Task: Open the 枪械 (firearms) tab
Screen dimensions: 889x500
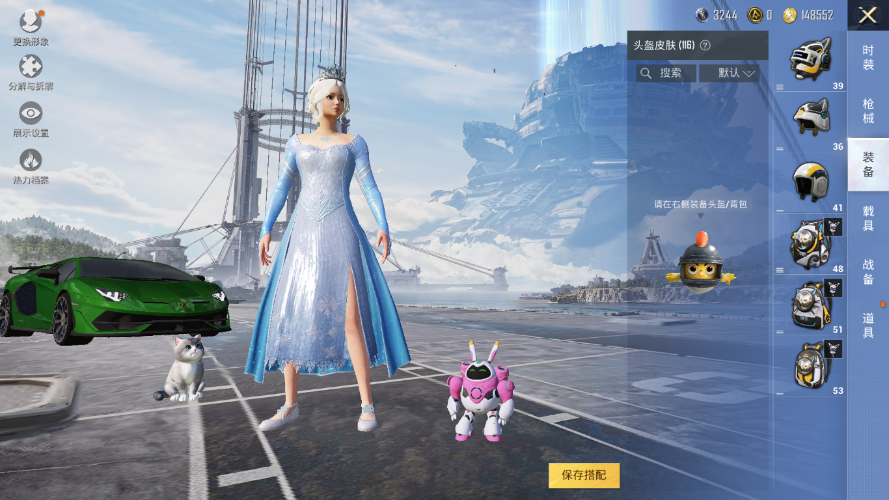Action: pos(867,110)
